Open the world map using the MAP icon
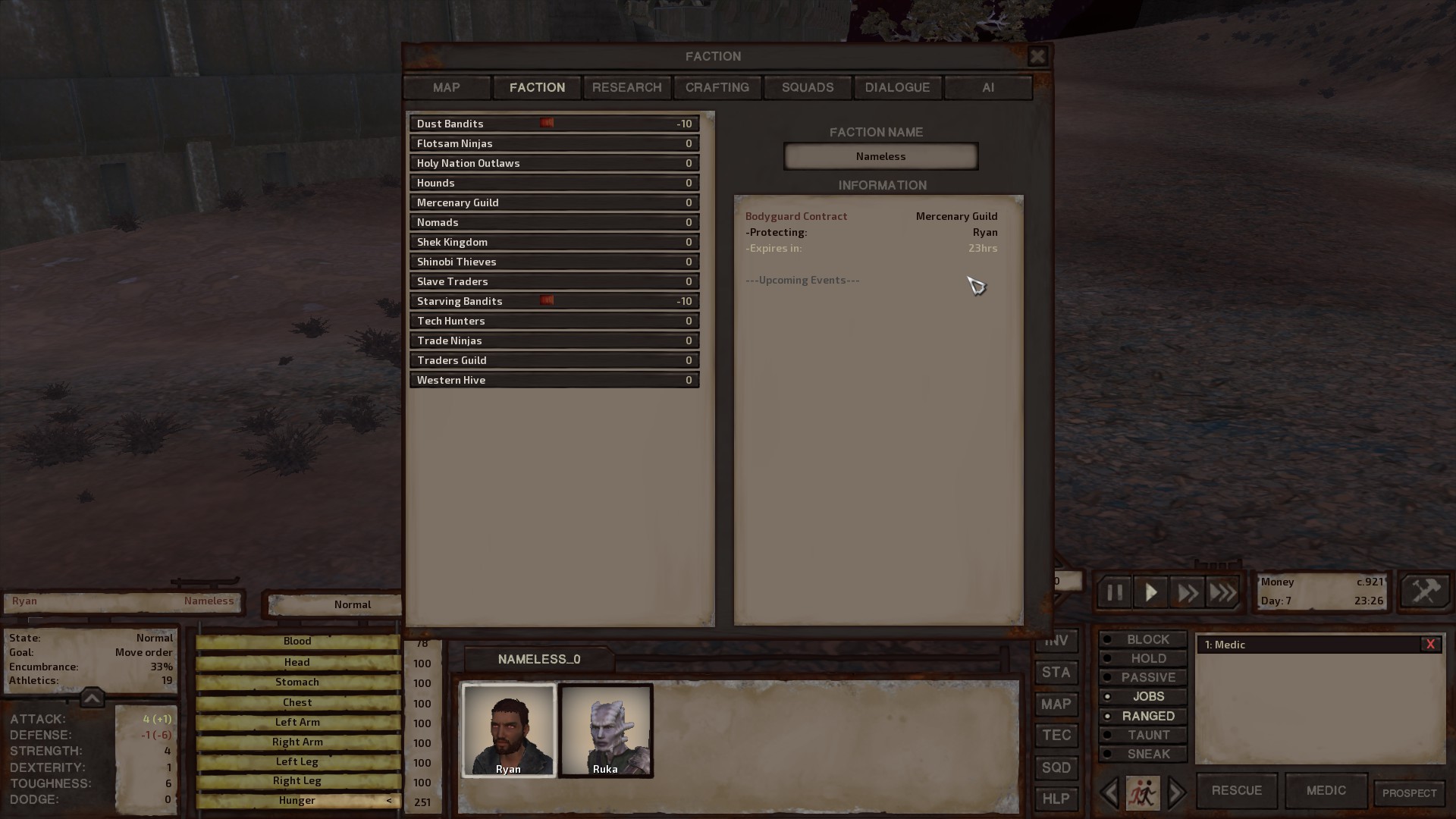 click(x=1056, y=704)
